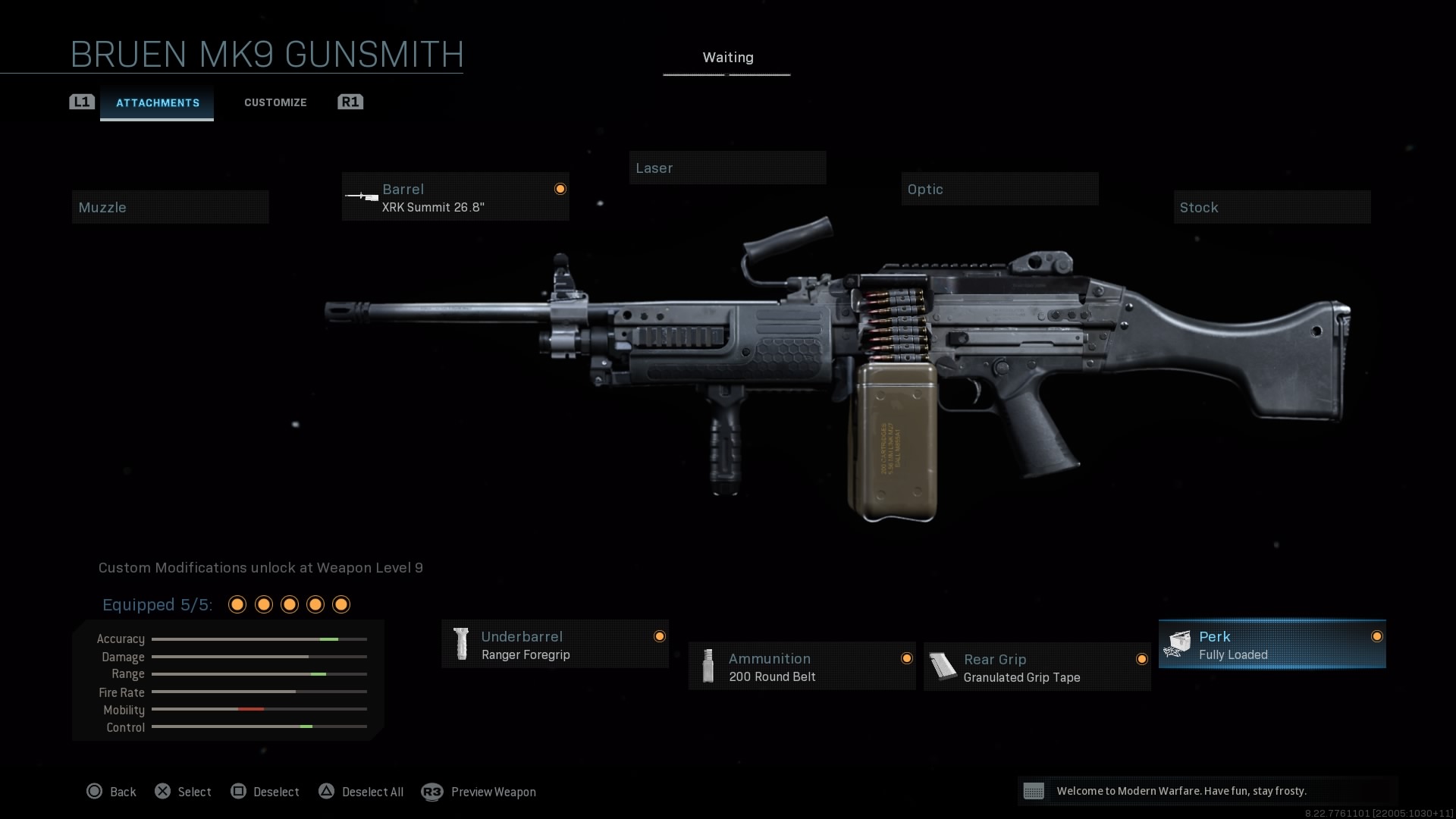Click the Ranger Foregrip underbarrel icon
Screen dimensions: 1456x819
(x=462, y=644)
